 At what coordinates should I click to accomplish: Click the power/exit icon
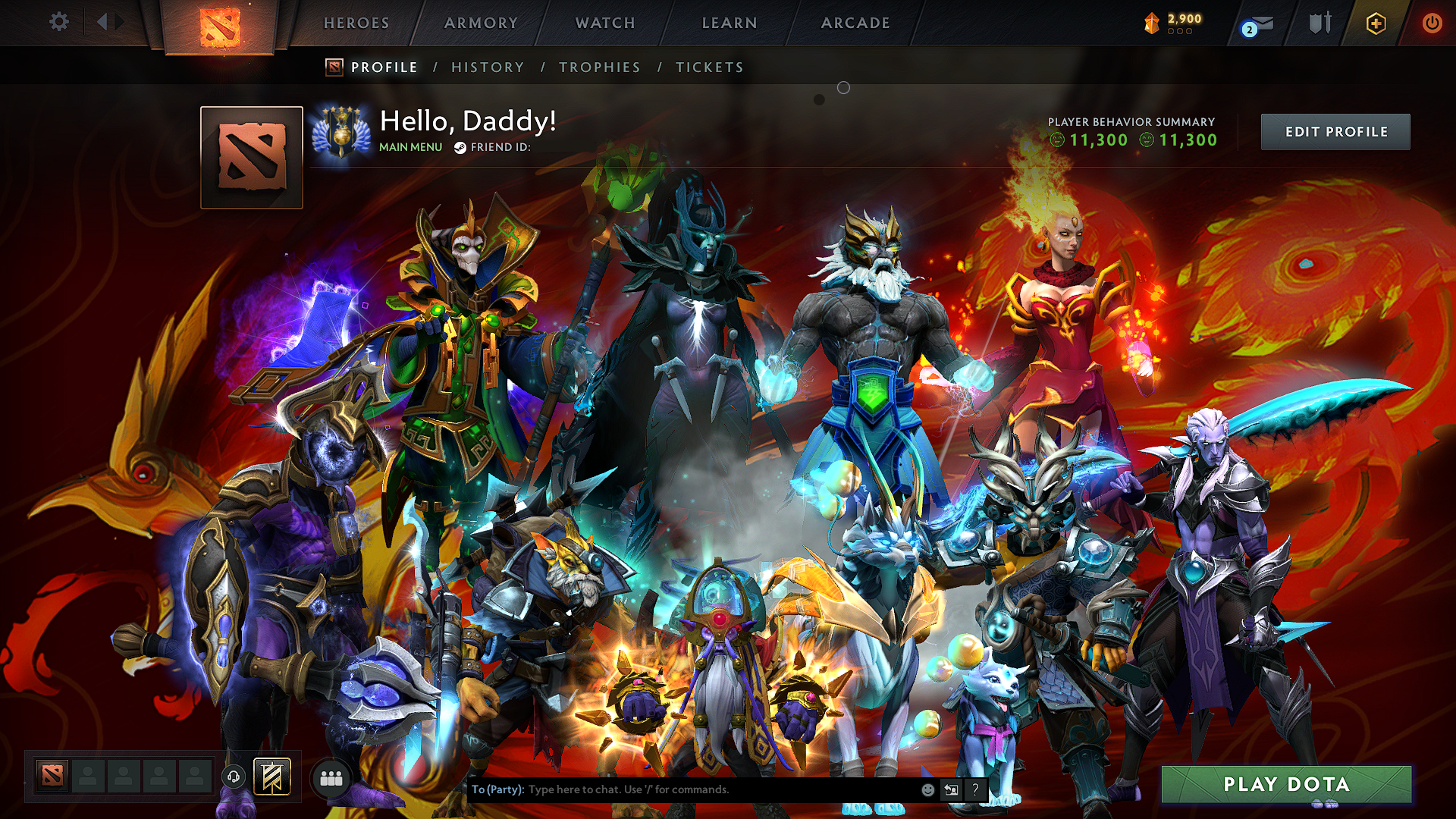[1432, 23]
